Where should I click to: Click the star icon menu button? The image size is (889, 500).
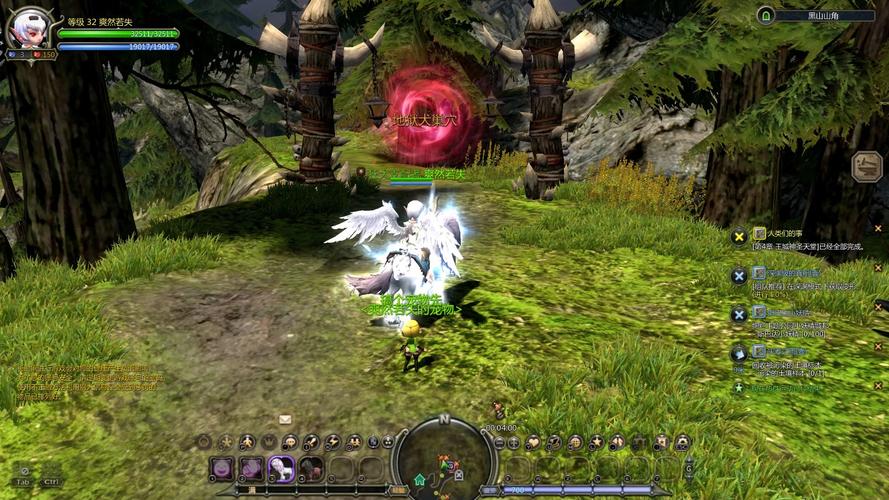click(597, 442)
